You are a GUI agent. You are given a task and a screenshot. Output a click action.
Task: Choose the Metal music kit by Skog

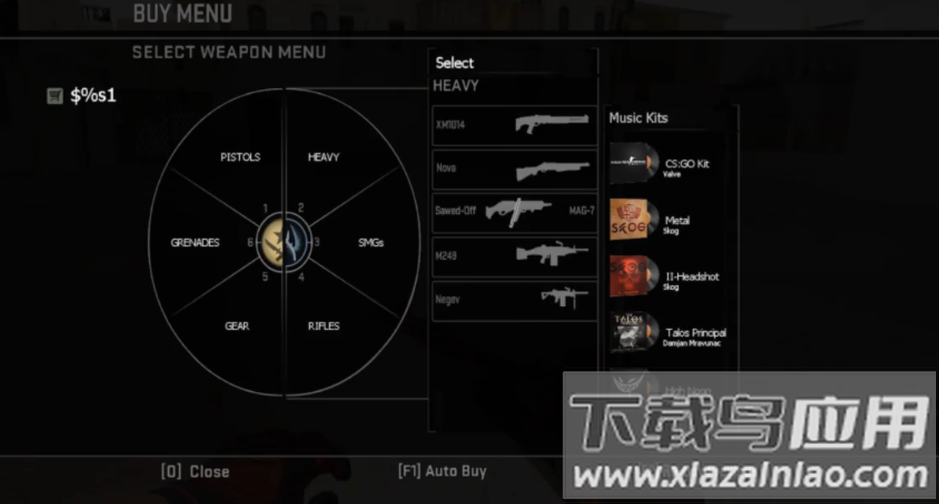[670, 222]
